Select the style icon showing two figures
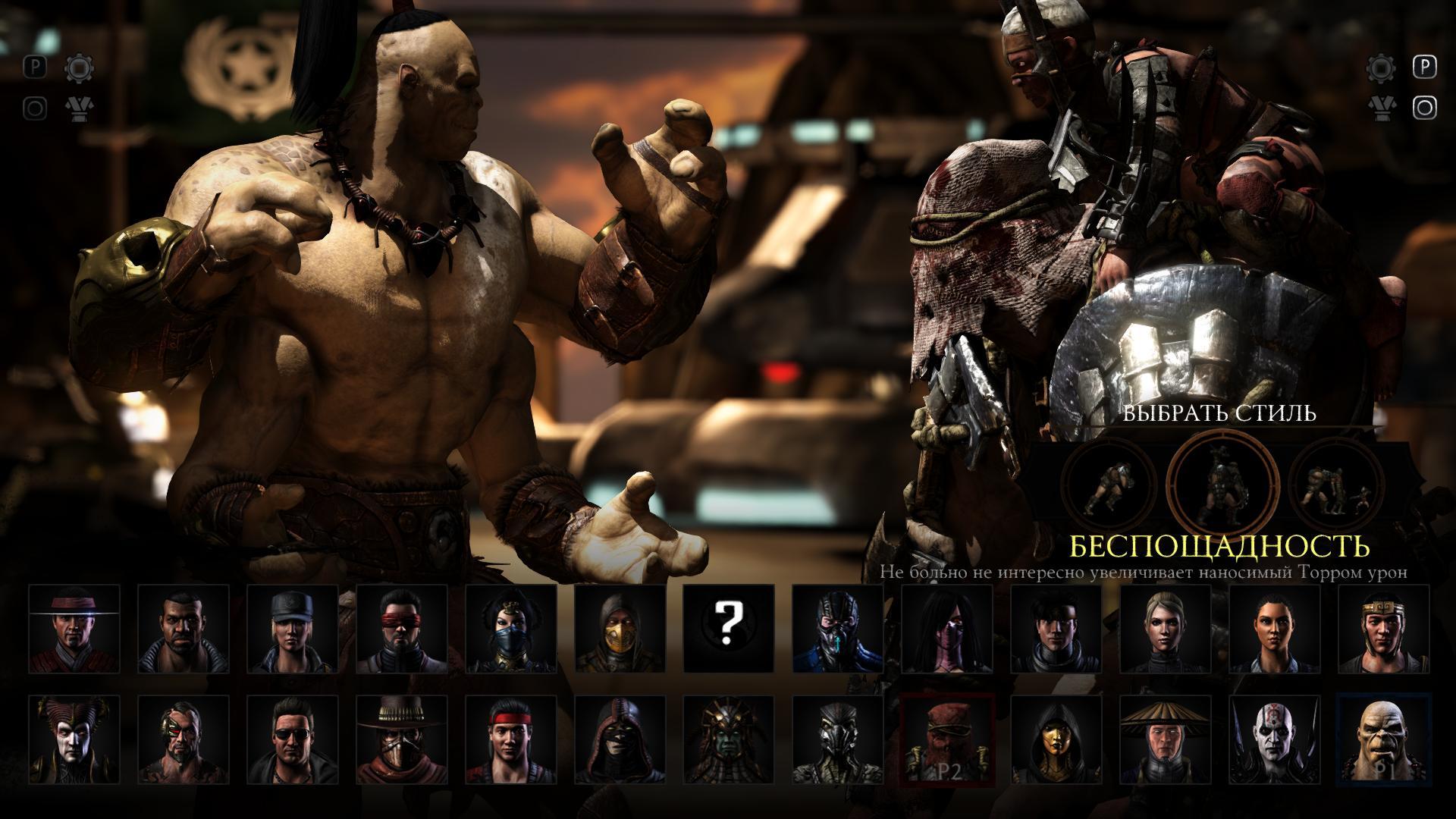Screen dimensions: 1456x819 (1335, 485)
